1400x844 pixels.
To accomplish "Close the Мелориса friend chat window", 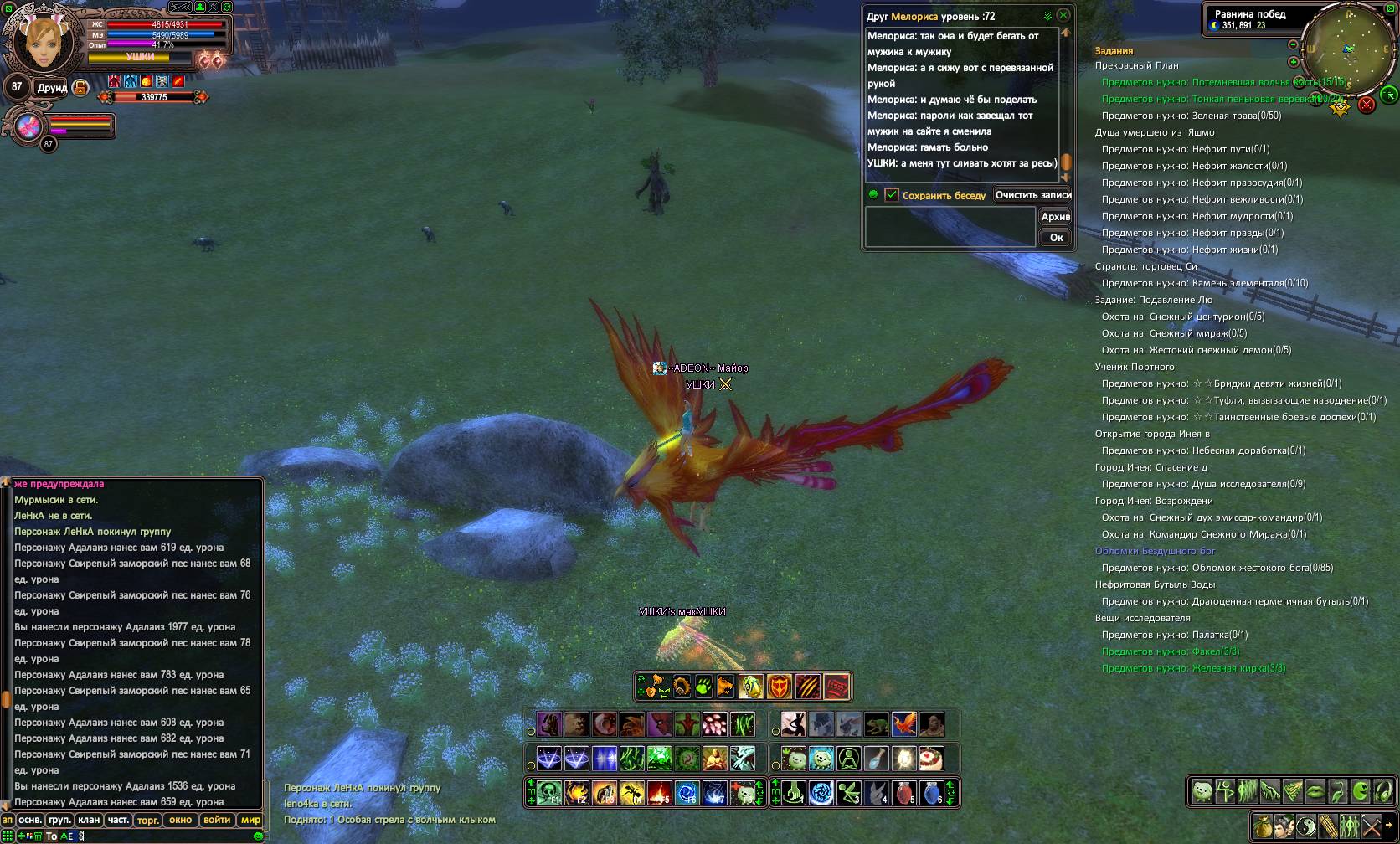I will 1063,15.
